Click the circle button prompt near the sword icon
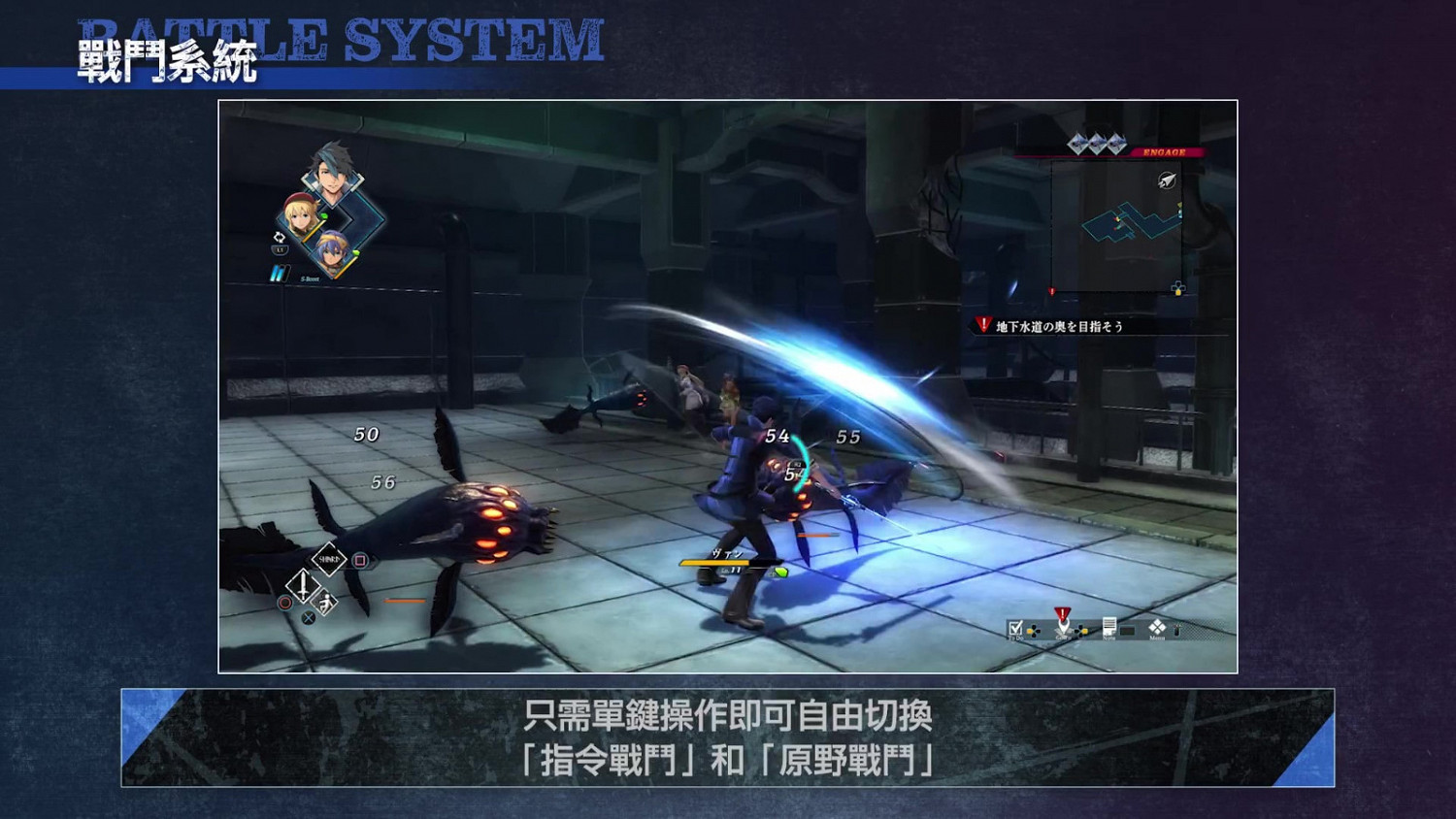The width and height of the screenshot is (1456, 819). click(x=284, y=602)
